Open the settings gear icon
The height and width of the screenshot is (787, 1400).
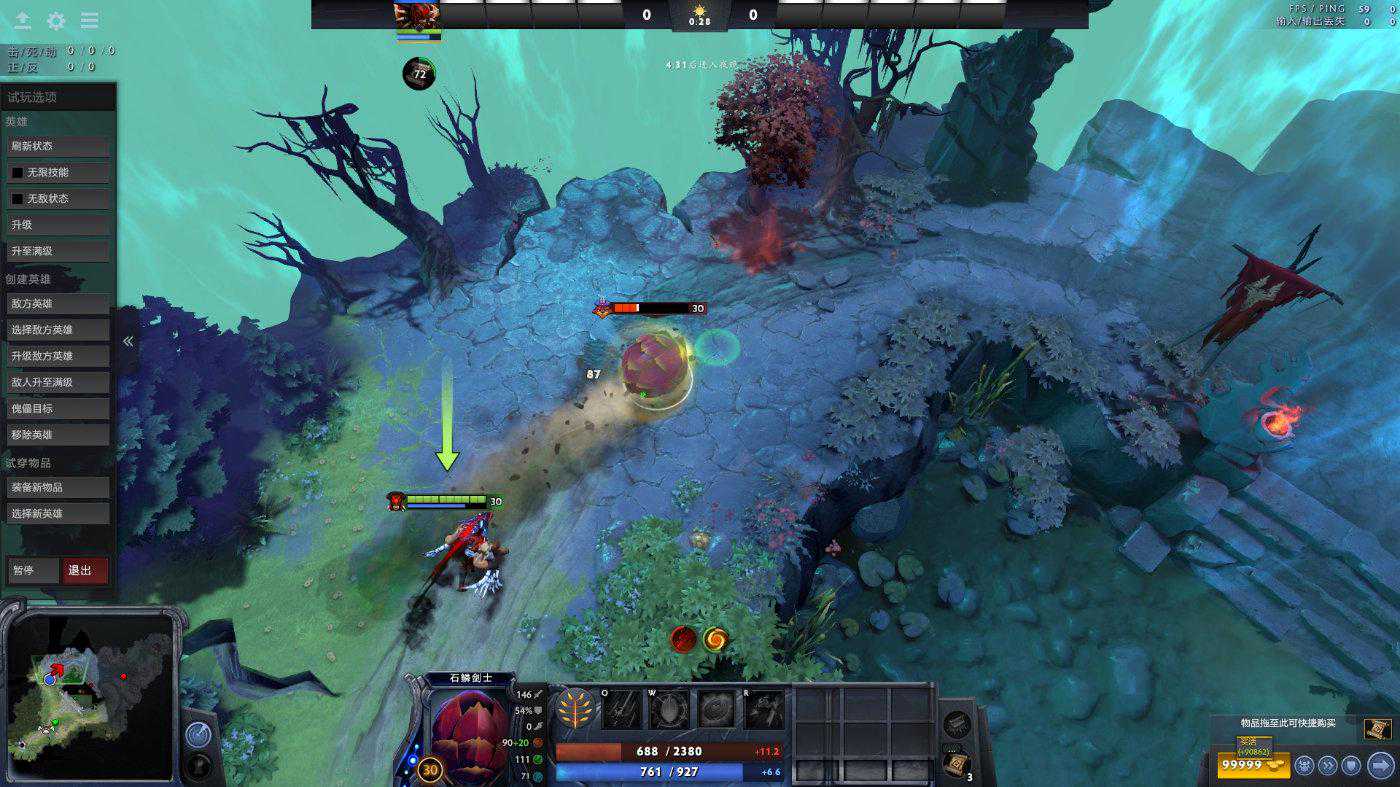(x=56, y=21)
